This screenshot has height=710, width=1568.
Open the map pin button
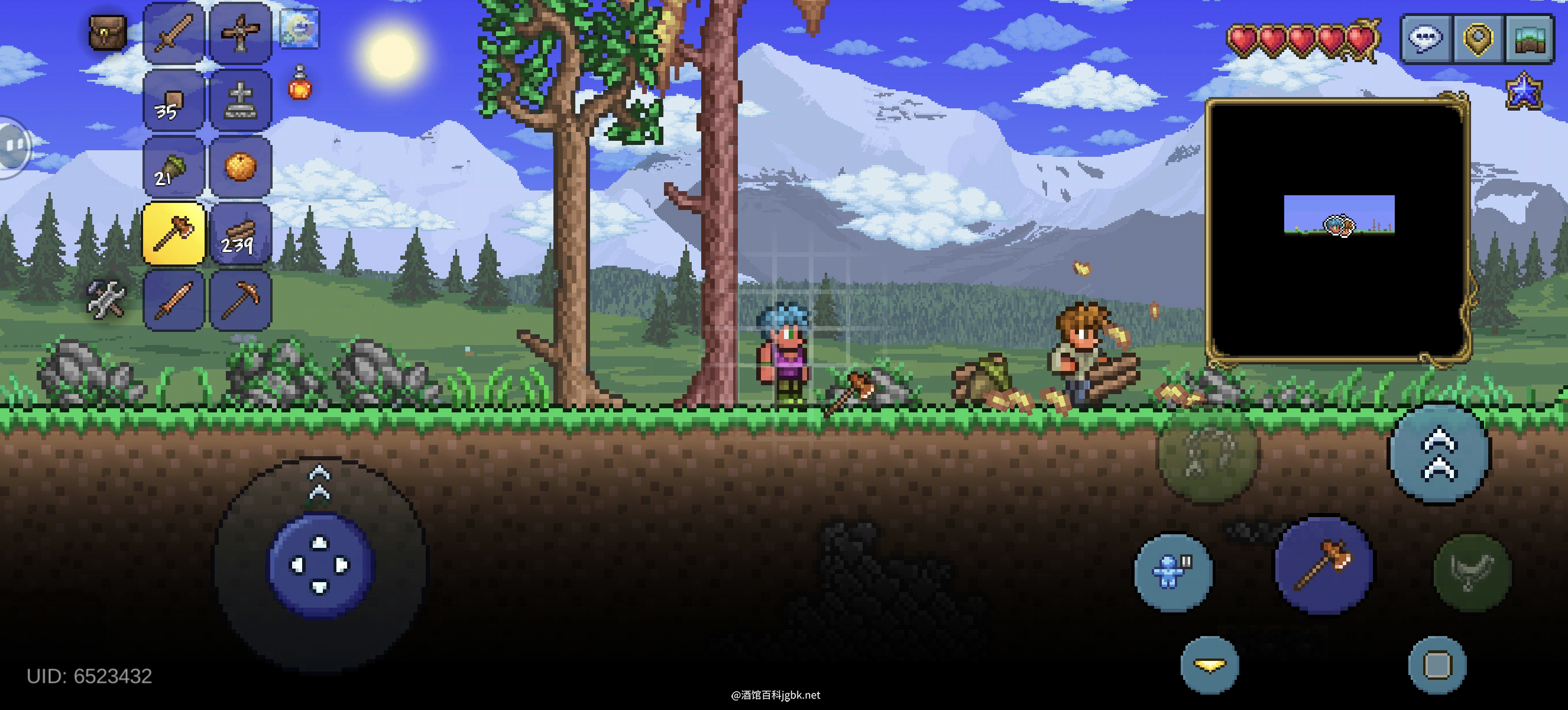[1478, 38]
